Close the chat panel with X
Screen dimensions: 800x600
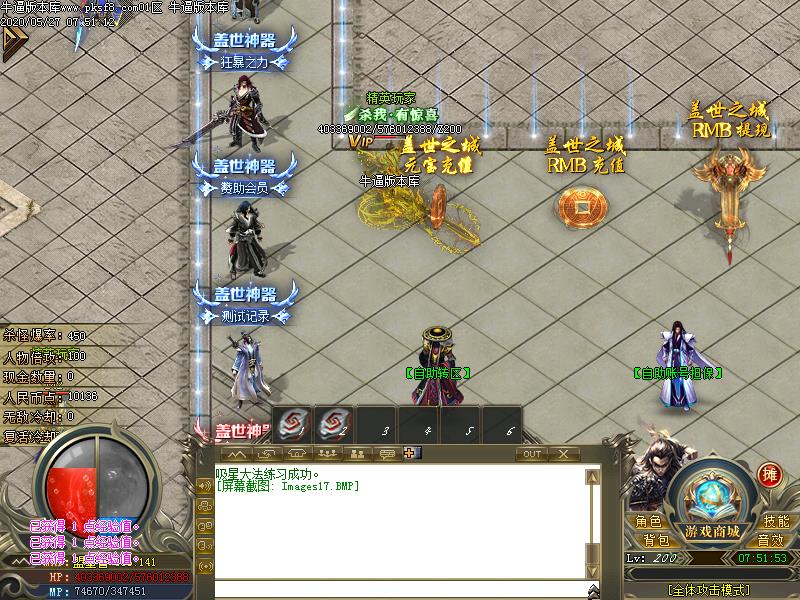[x=563, y=454]
